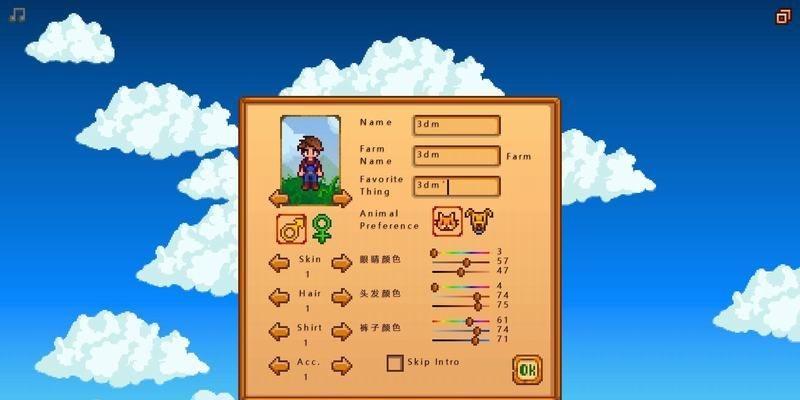800x400 pixels.
Task: Go to previous Hair style
Action: (x=280, y=298)
